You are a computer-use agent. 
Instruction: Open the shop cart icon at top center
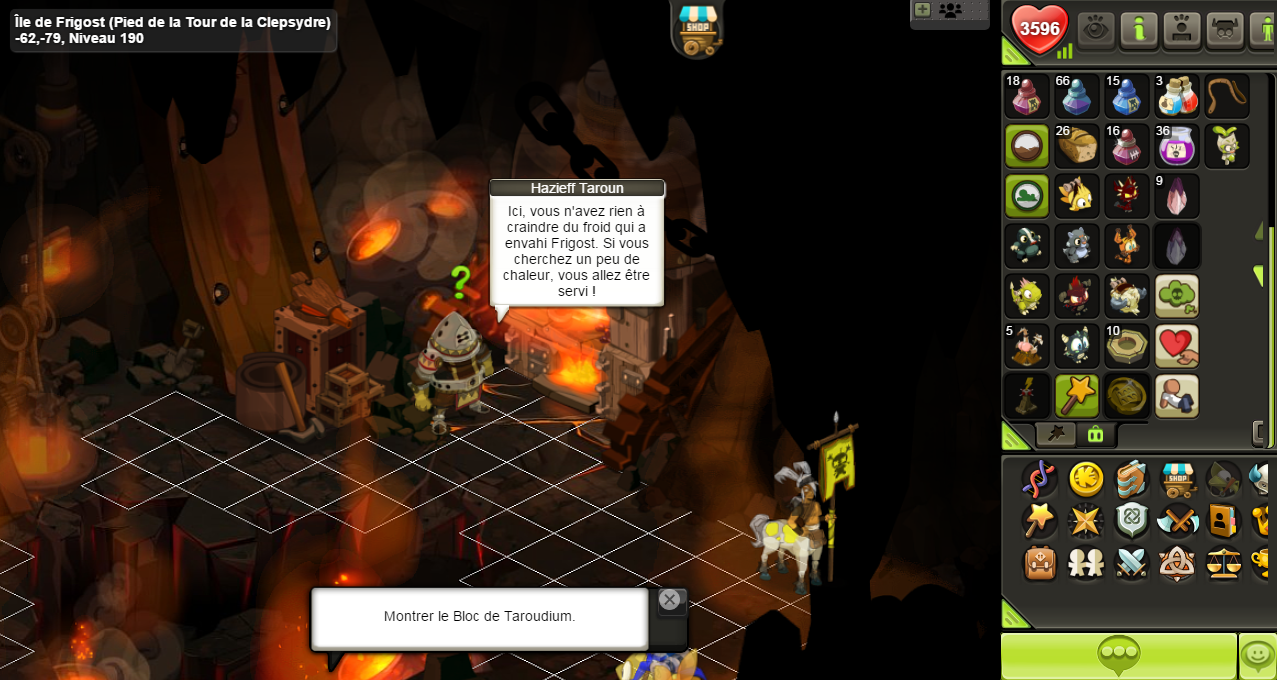pyautogui.click(x=697, y=28)
